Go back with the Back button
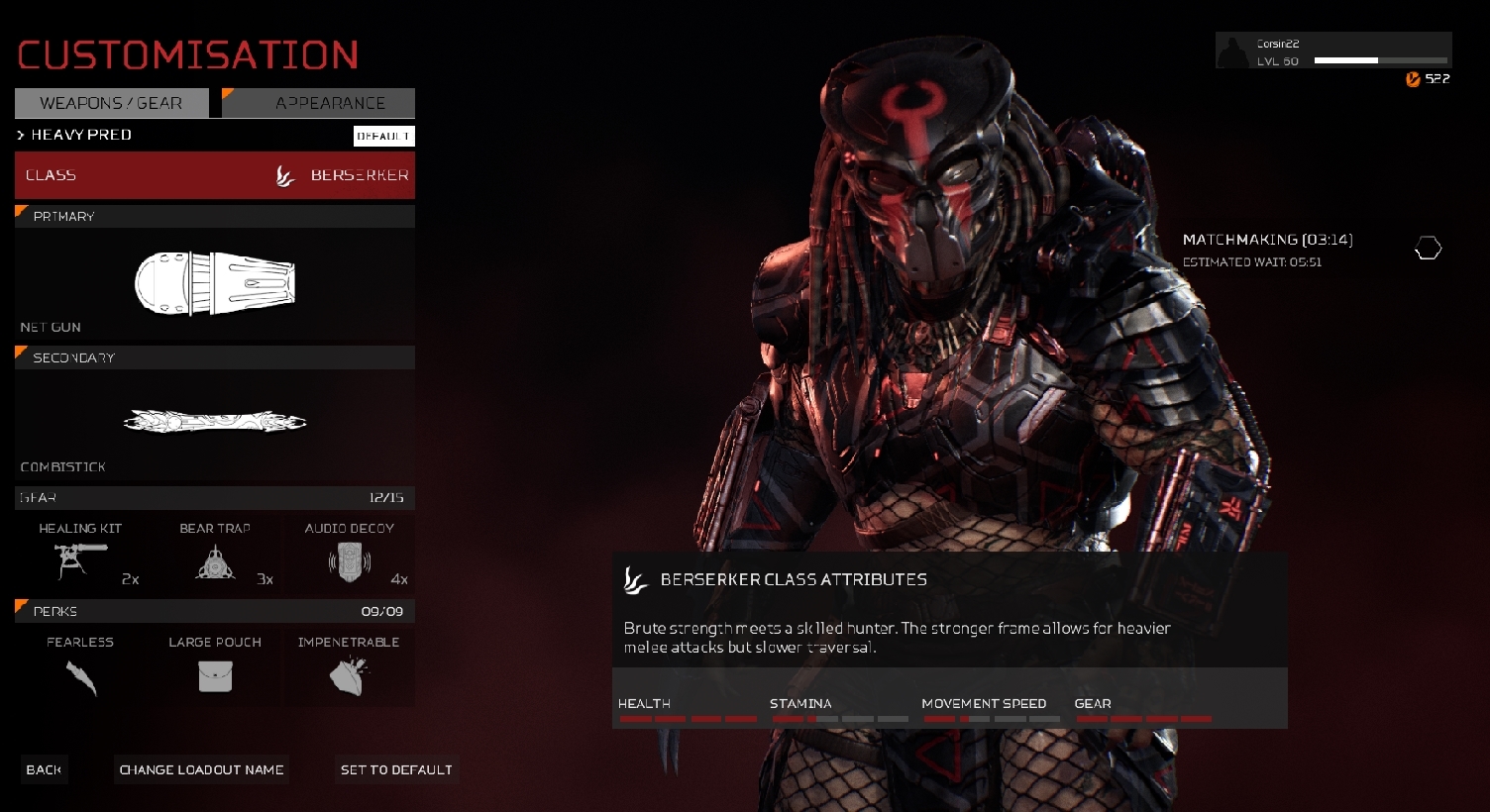The height and width of the screenshot is (812, 1490). 44,769
